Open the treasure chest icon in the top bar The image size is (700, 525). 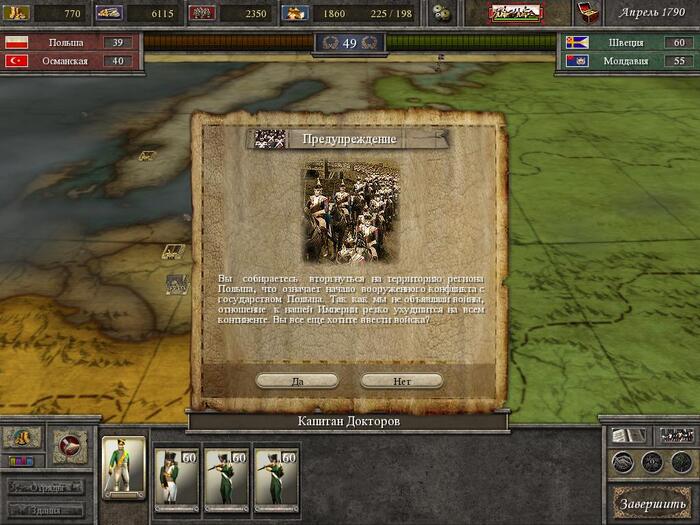pyautogui.click(x=588, y=12)
